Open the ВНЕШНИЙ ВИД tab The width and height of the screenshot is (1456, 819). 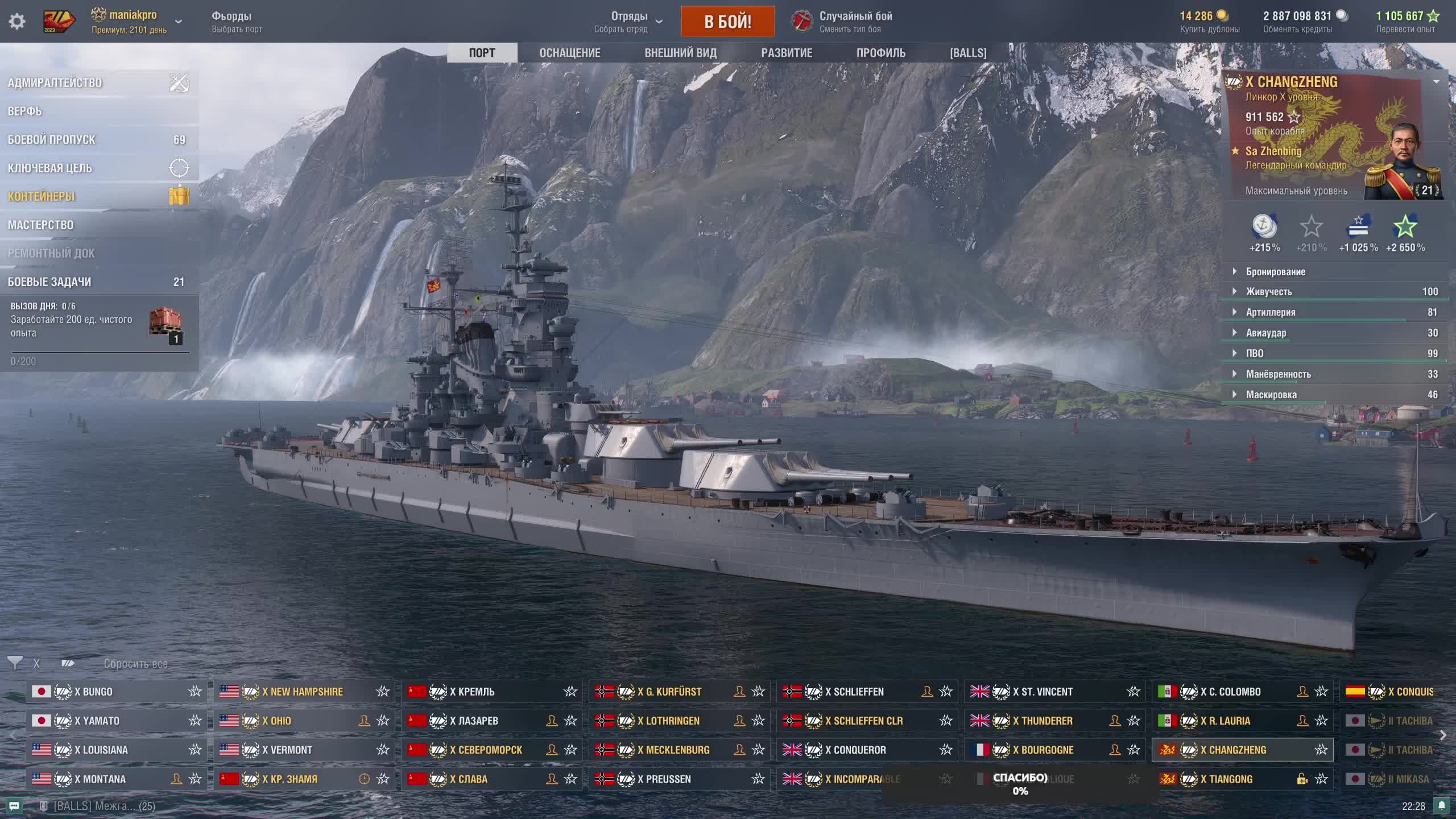pyautogui.click(x=680, y=53)
